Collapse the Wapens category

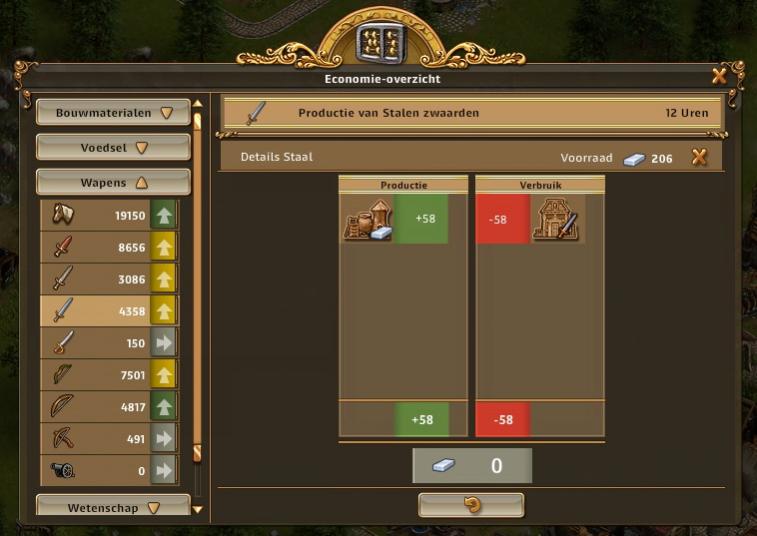pyautogui.click(x=113, y=183)
